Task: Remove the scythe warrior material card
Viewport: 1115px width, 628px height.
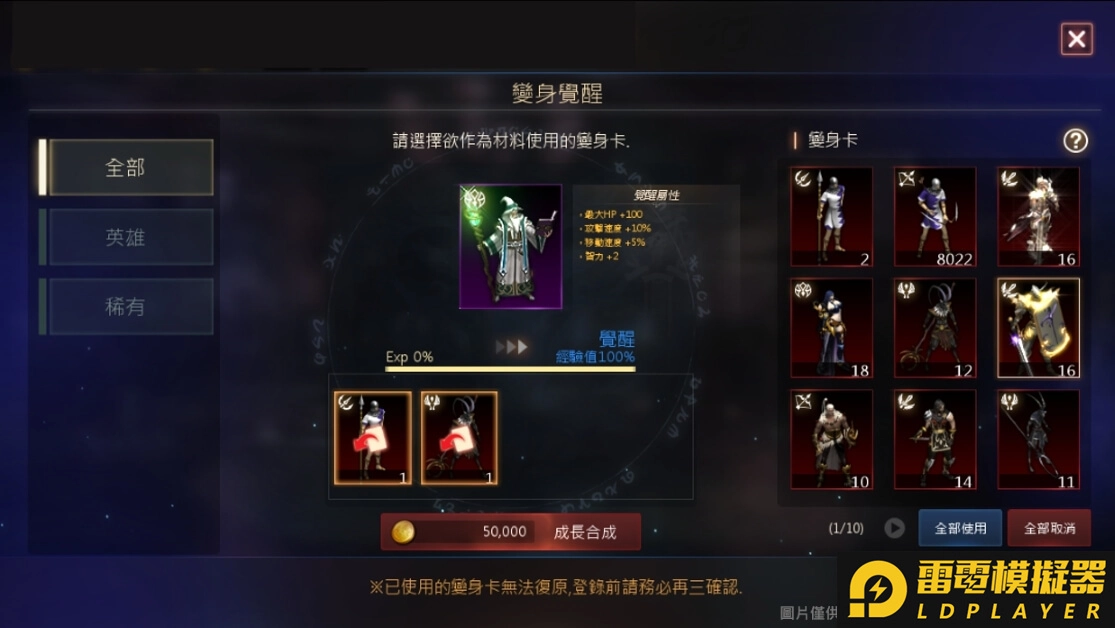Action: point(459,438)
